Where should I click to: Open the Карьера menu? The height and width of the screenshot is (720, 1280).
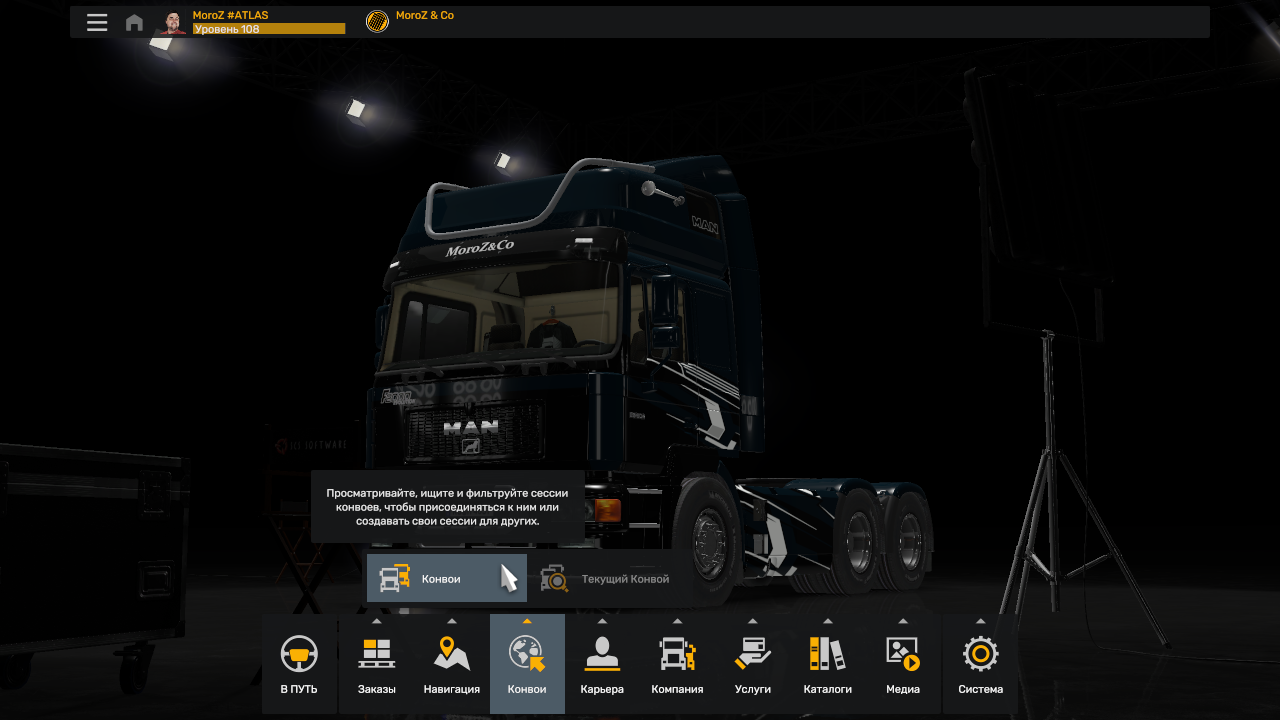coord(602,664)
